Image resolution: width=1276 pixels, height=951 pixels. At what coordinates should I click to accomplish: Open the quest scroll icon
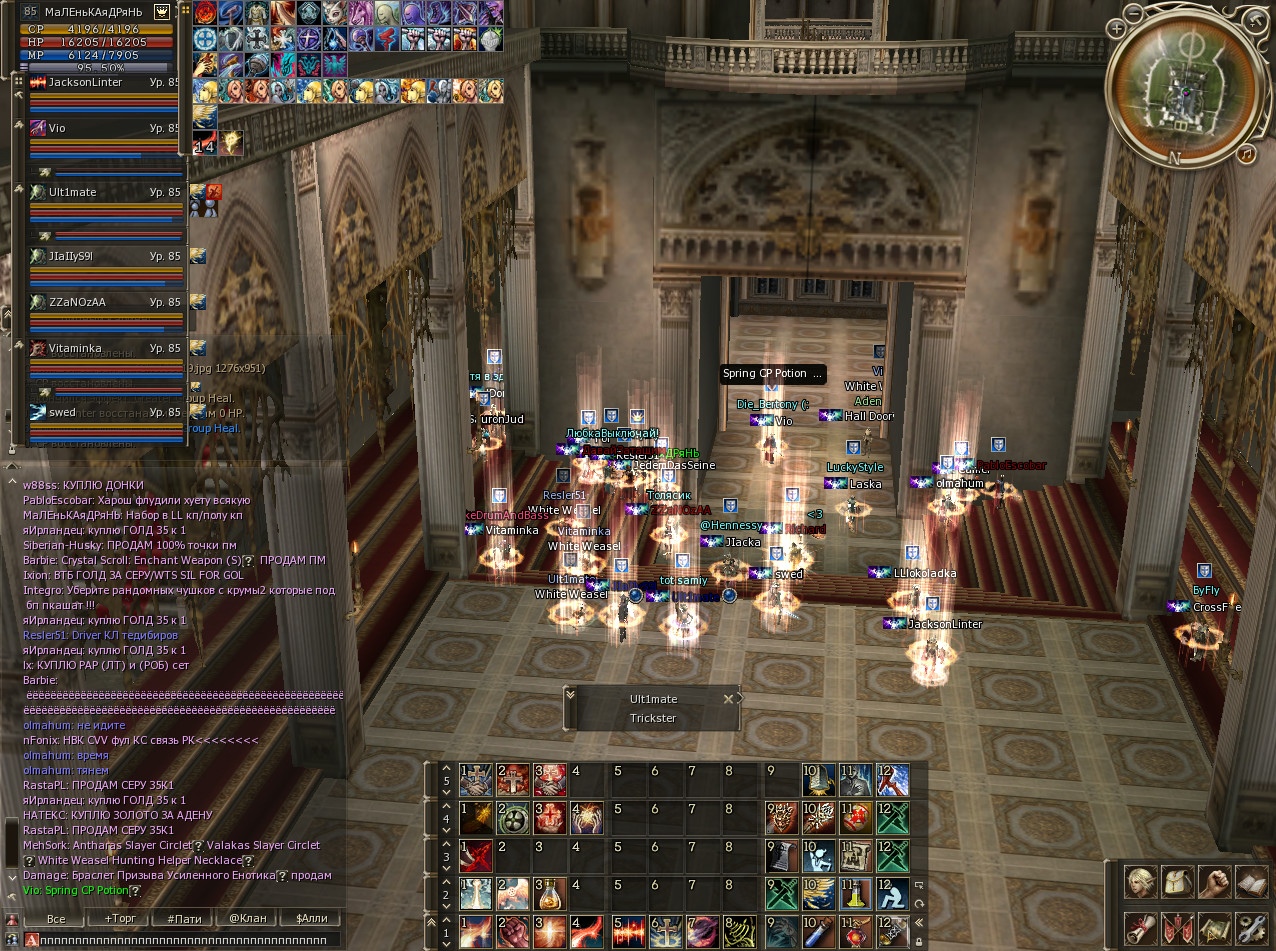(x=1140, y=928)
